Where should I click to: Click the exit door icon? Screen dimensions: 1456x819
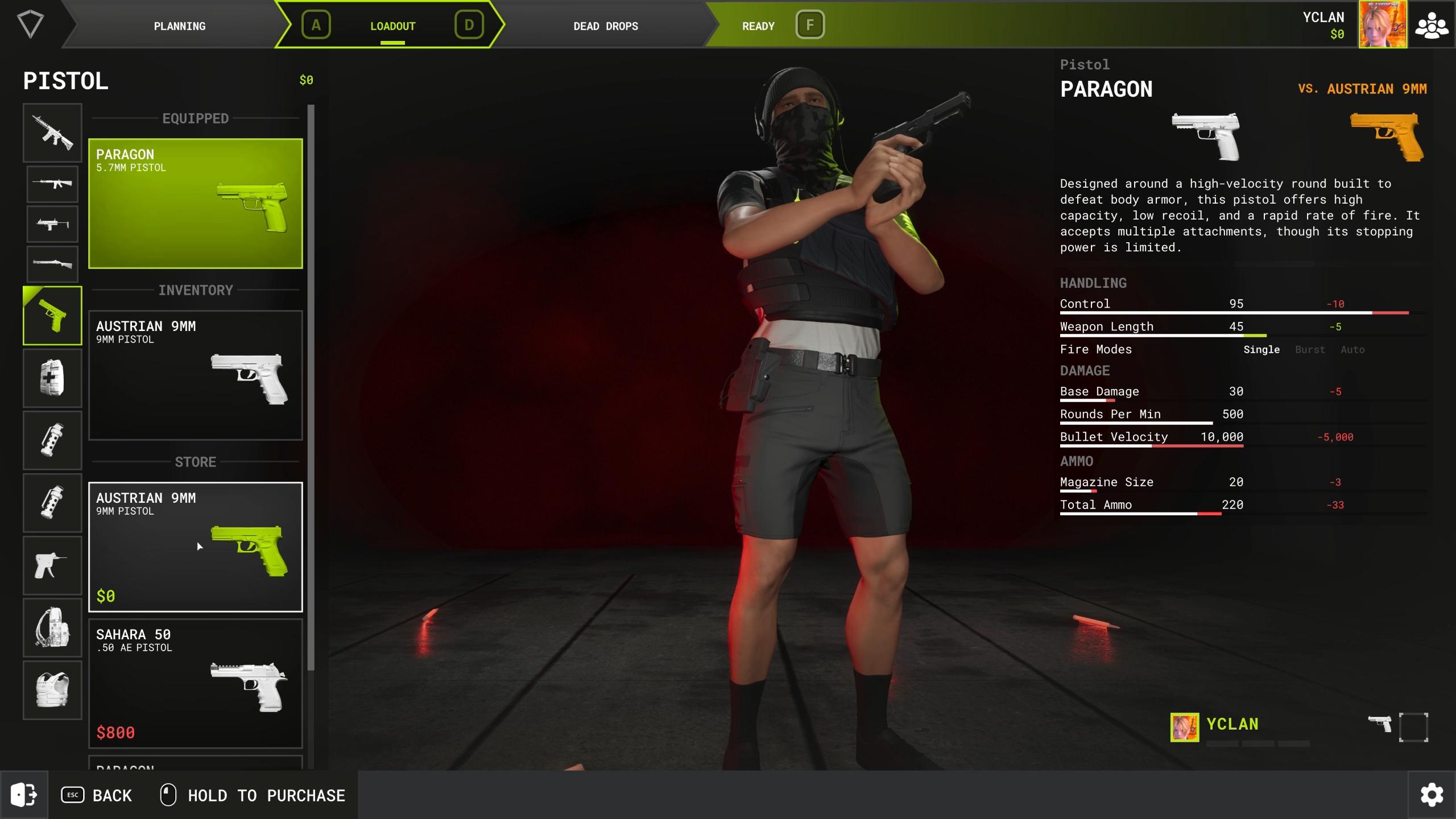tap(24, 795)
